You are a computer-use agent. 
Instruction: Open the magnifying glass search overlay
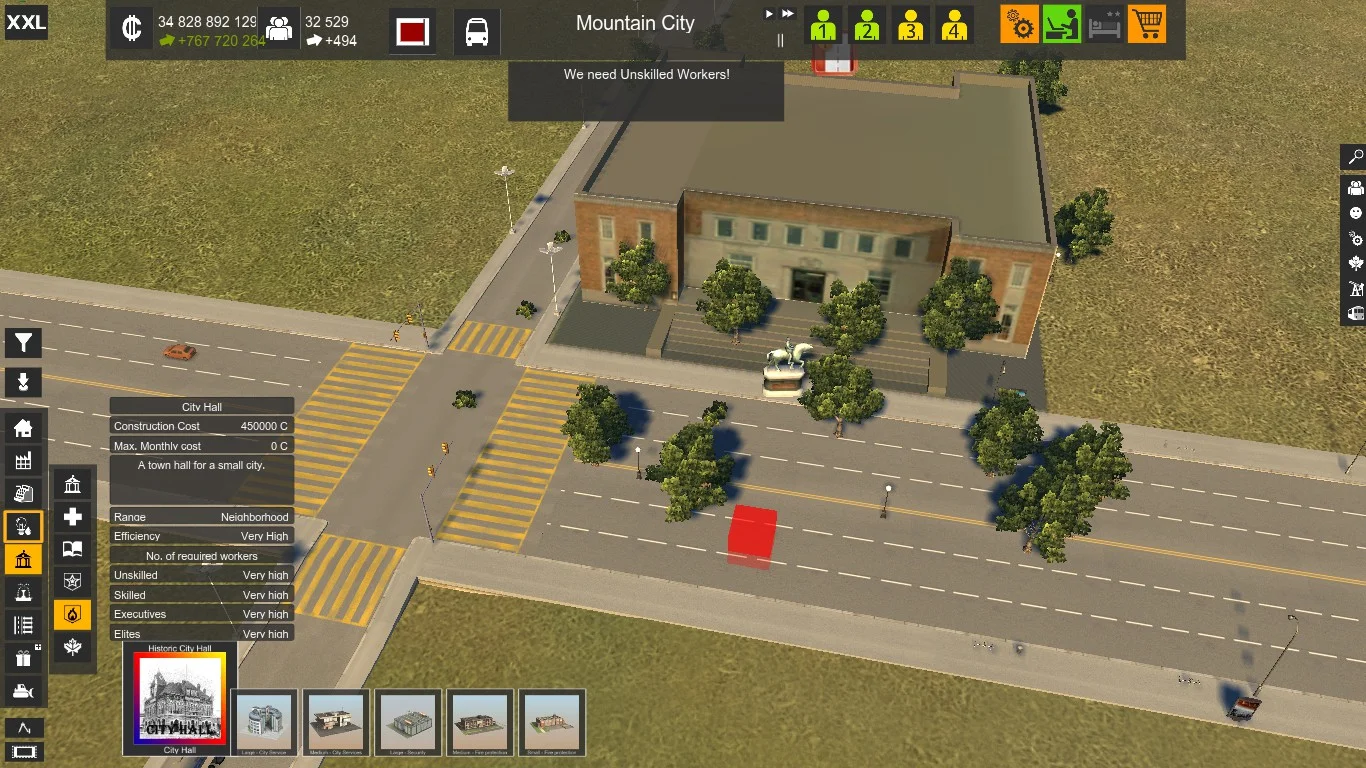tap(1356, 157)
